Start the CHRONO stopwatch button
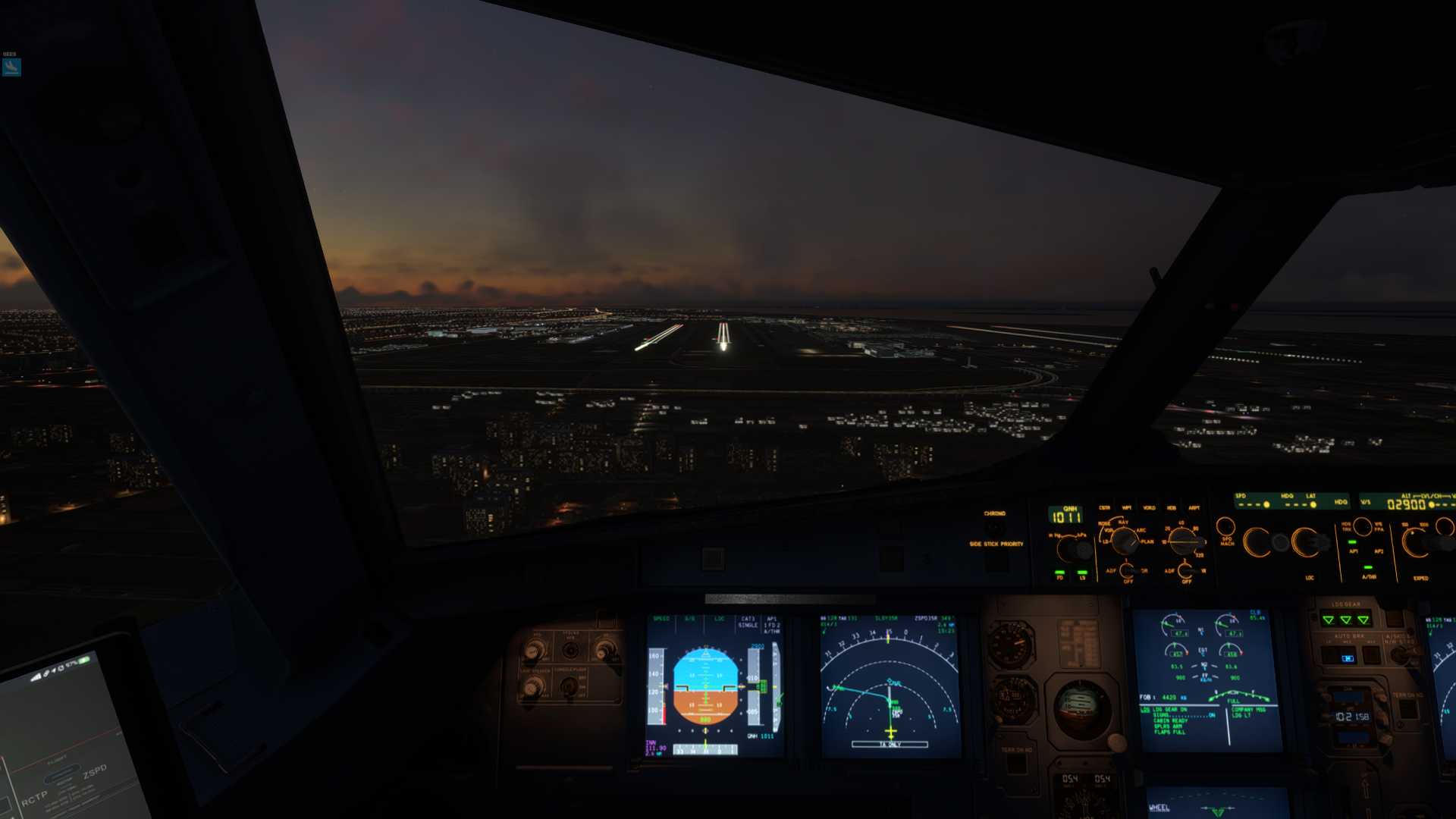 tap(994, 526)
